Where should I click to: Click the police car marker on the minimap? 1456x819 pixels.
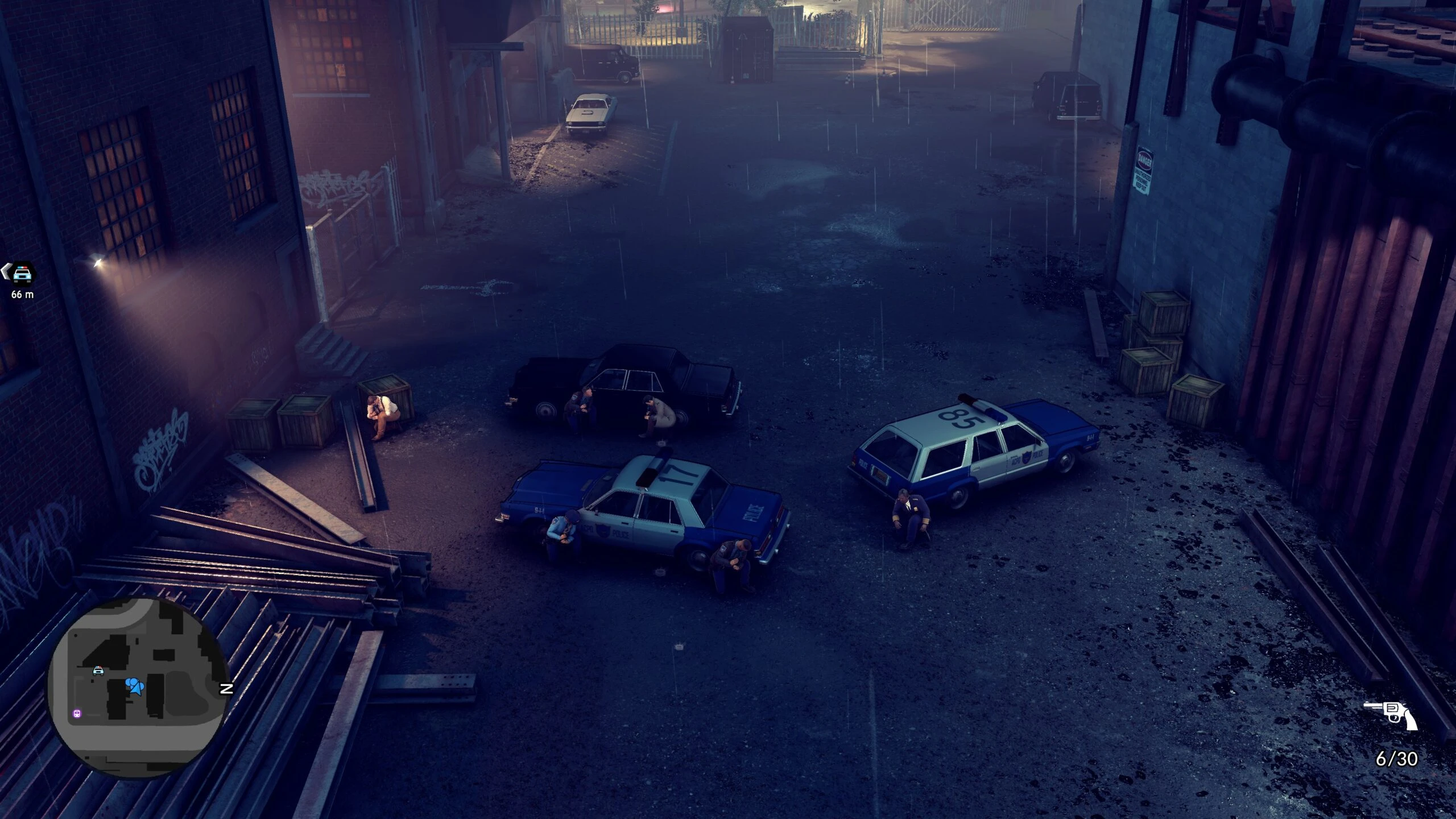tap(98, 671)
